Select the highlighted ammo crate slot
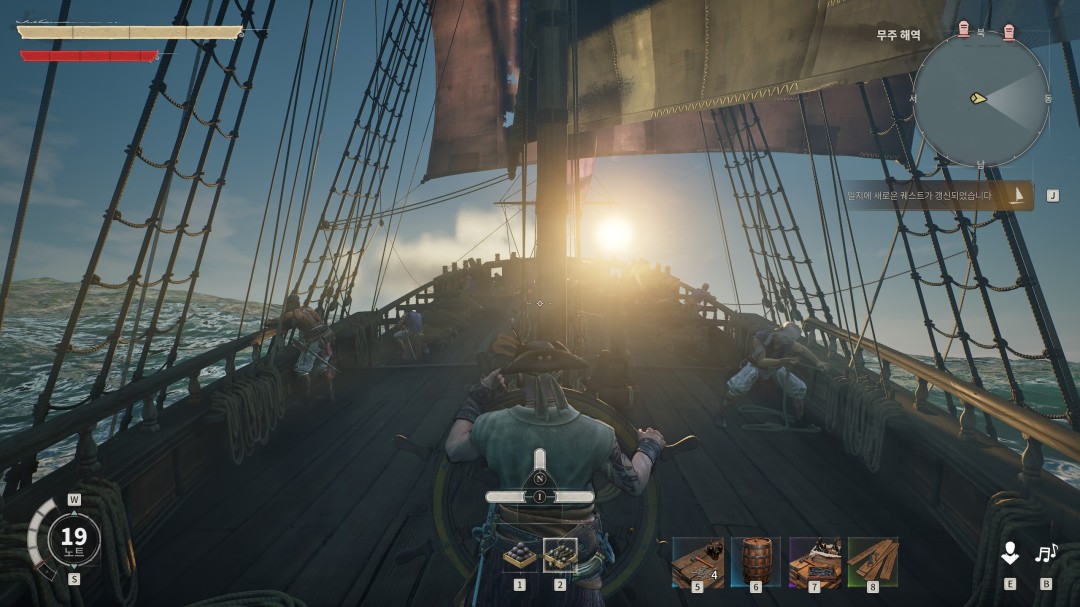This screenshot has width=1080, height=607. pos(560,556)
